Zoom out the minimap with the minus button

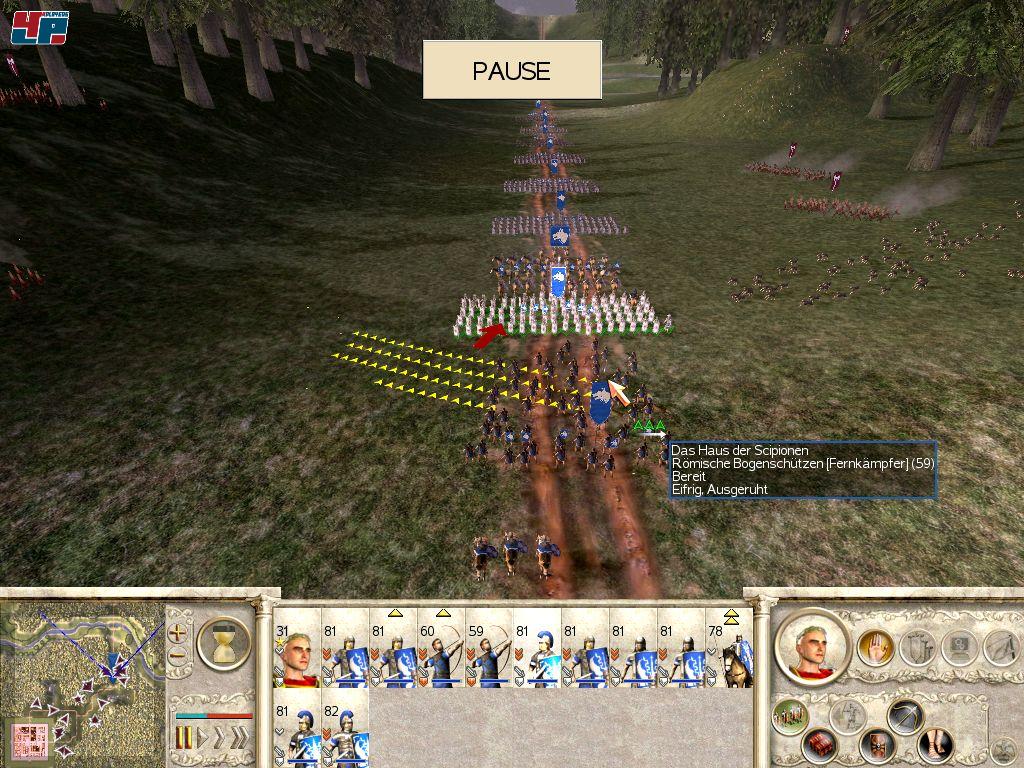[x=178, y=656]
